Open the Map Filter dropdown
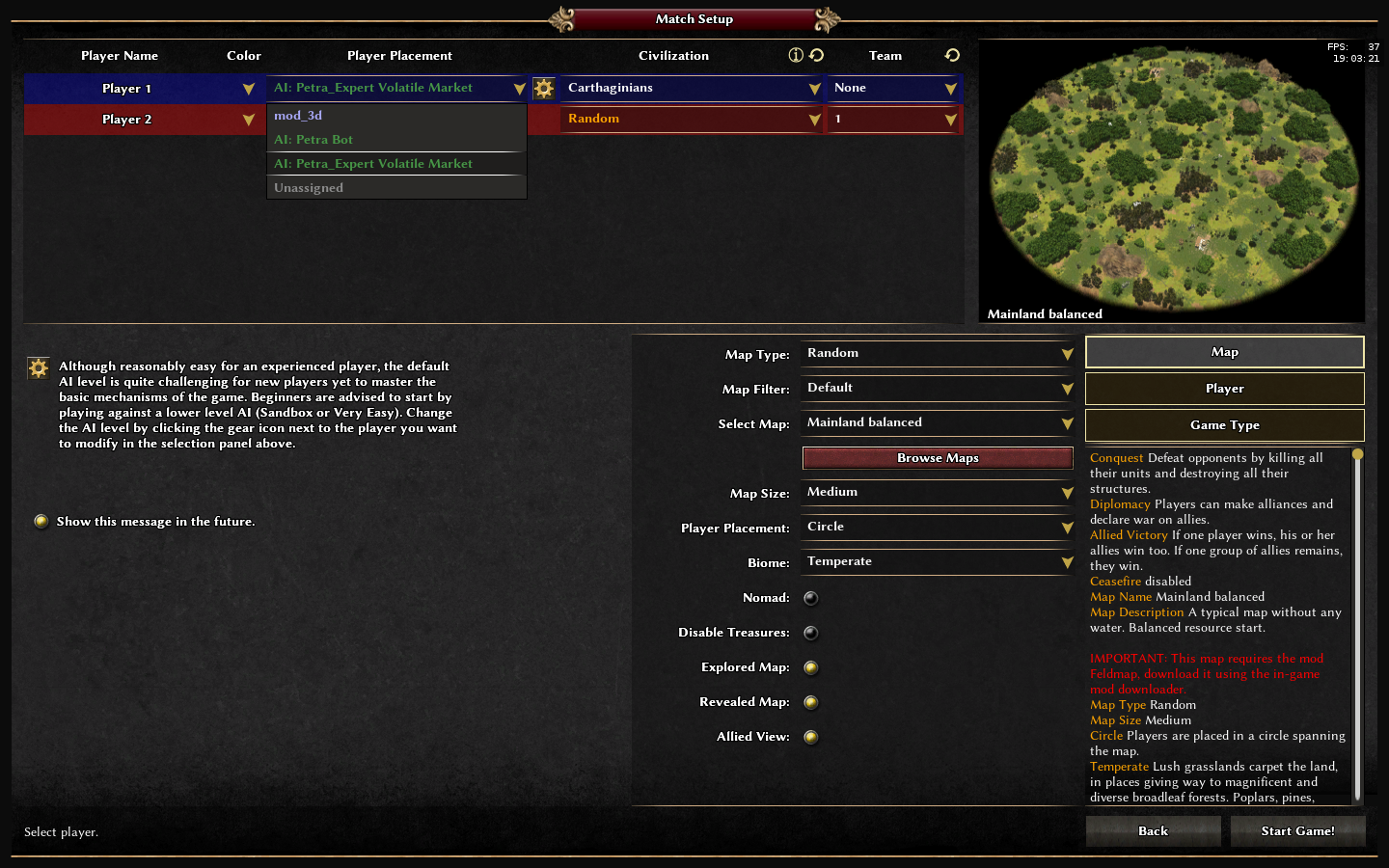Viewport: 1389px width, 868px height. pyautogui.click(x=938, y=389)
